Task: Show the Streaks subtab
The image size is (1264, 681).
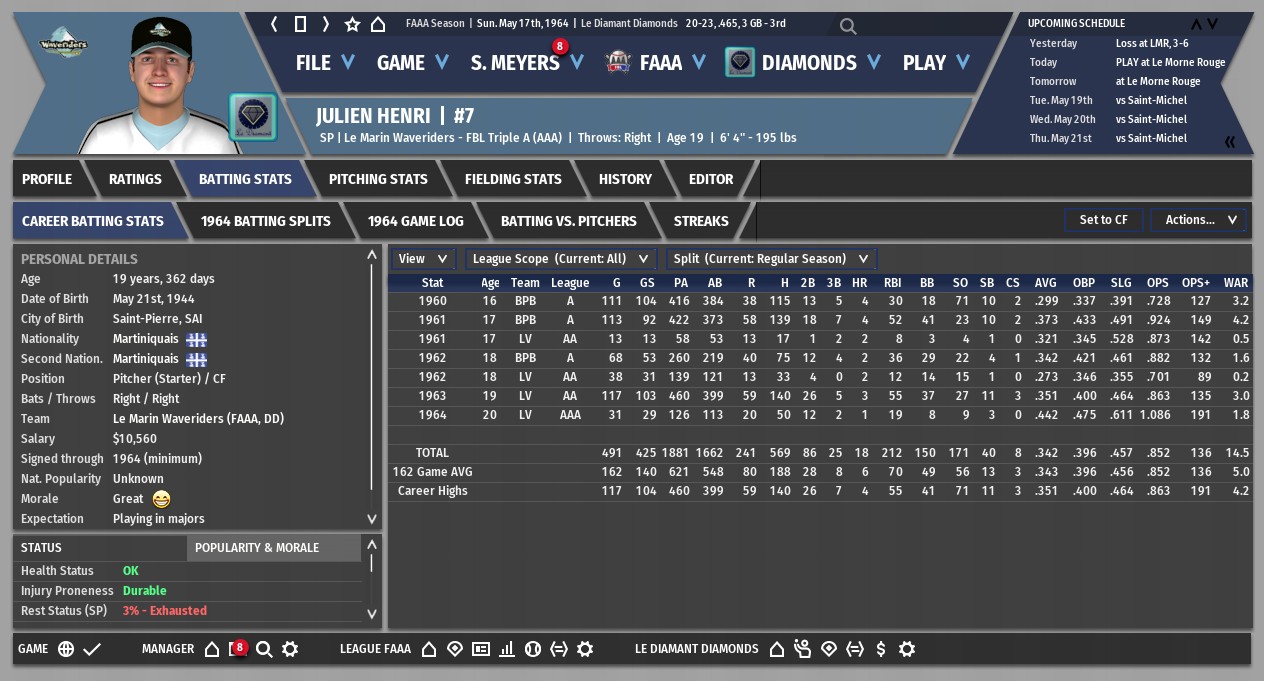Action: 701,221
